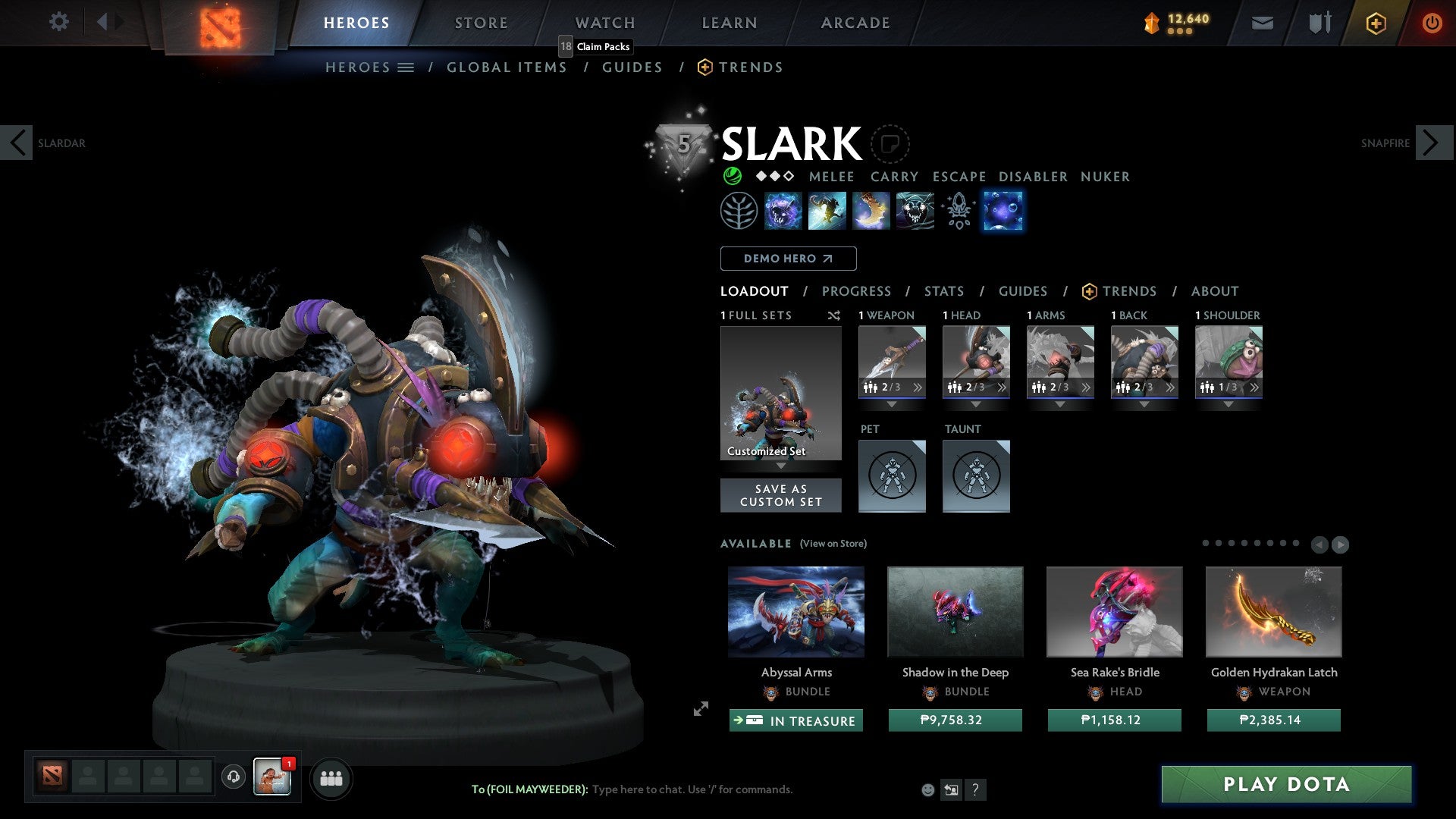The height and width of the screenshot is (819, 1456).
Task: Click the hero guide bookmark toggle beside SLARK
Action: point(892,144)
